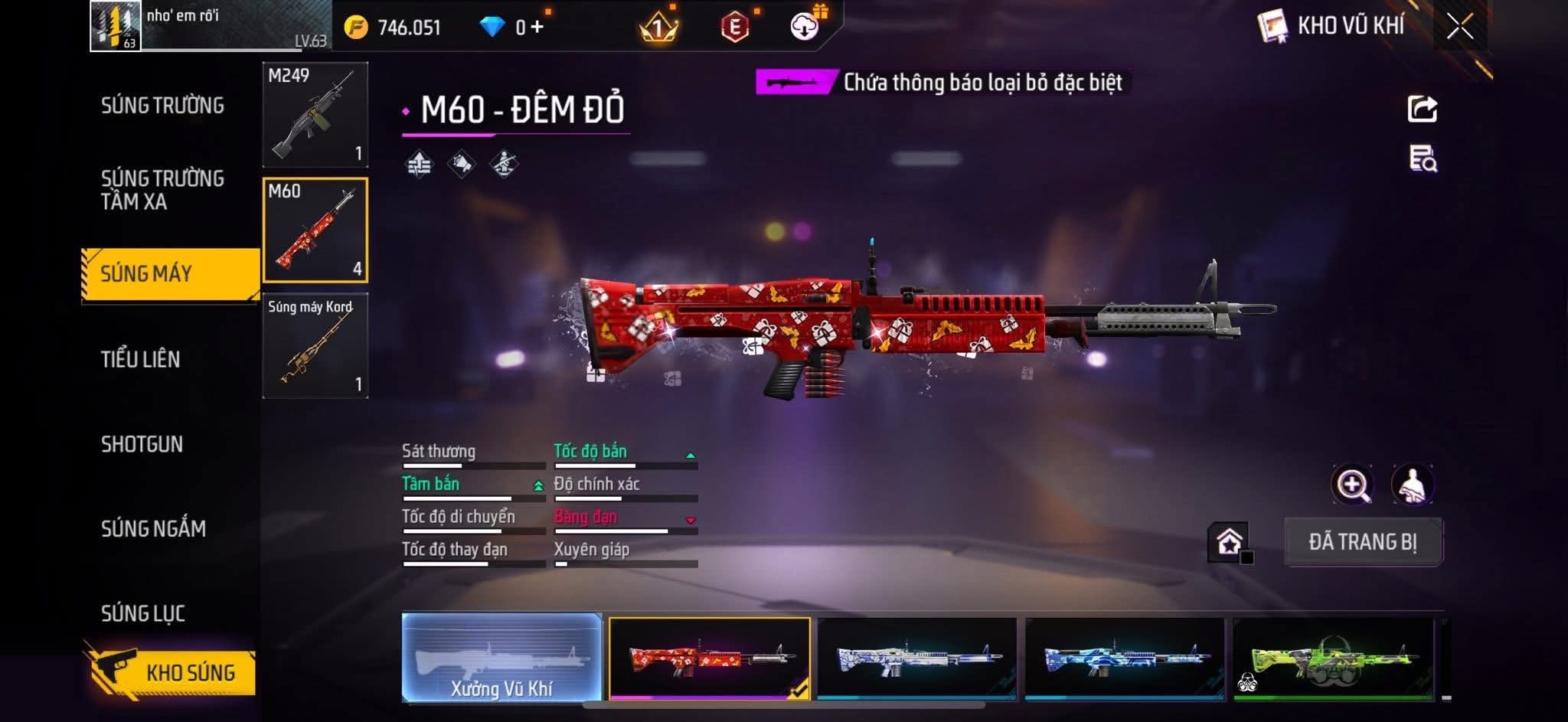Select the M249 weapon tile
Image resolution: width=1568 pixels, height=722 pixels.
tap(315, 115)
